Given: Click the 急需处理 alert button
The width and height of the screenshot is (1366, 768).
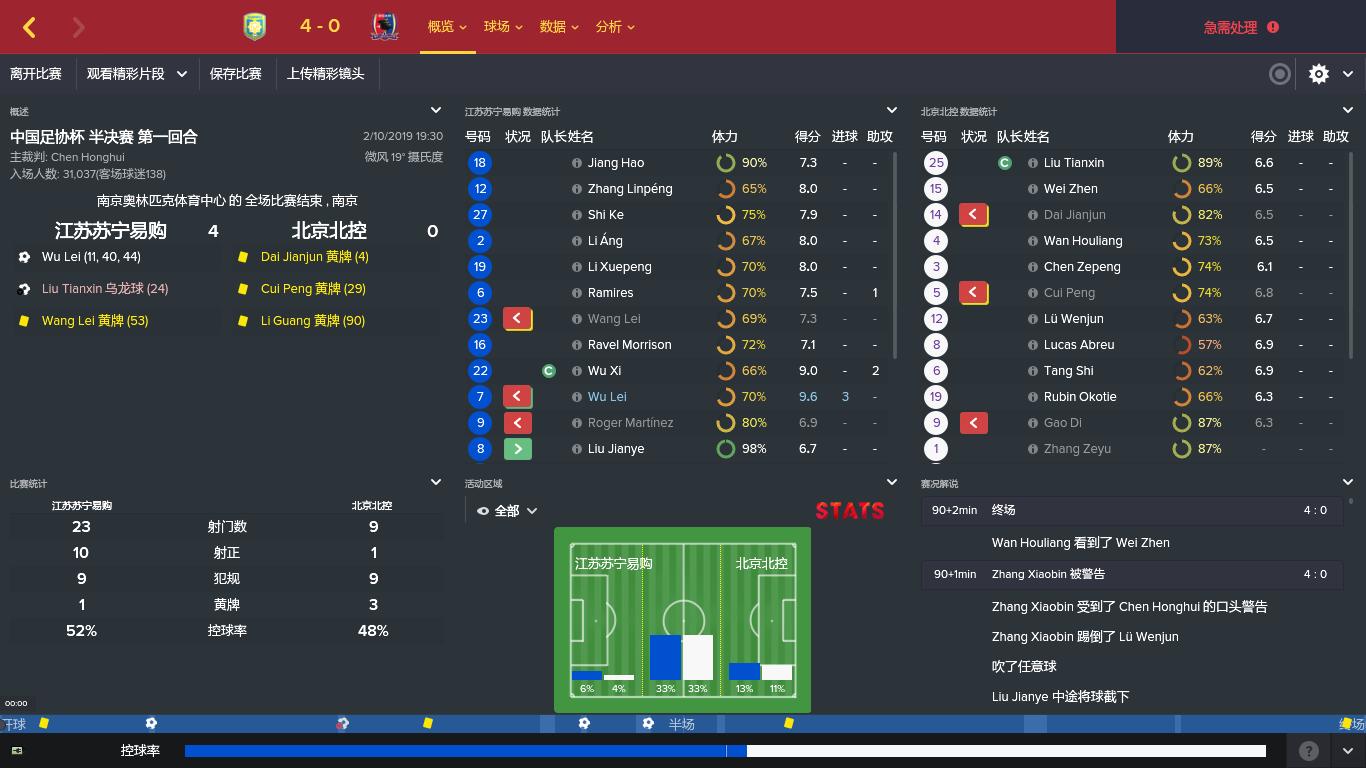Looking at the screenshot, I should 1239,27.
